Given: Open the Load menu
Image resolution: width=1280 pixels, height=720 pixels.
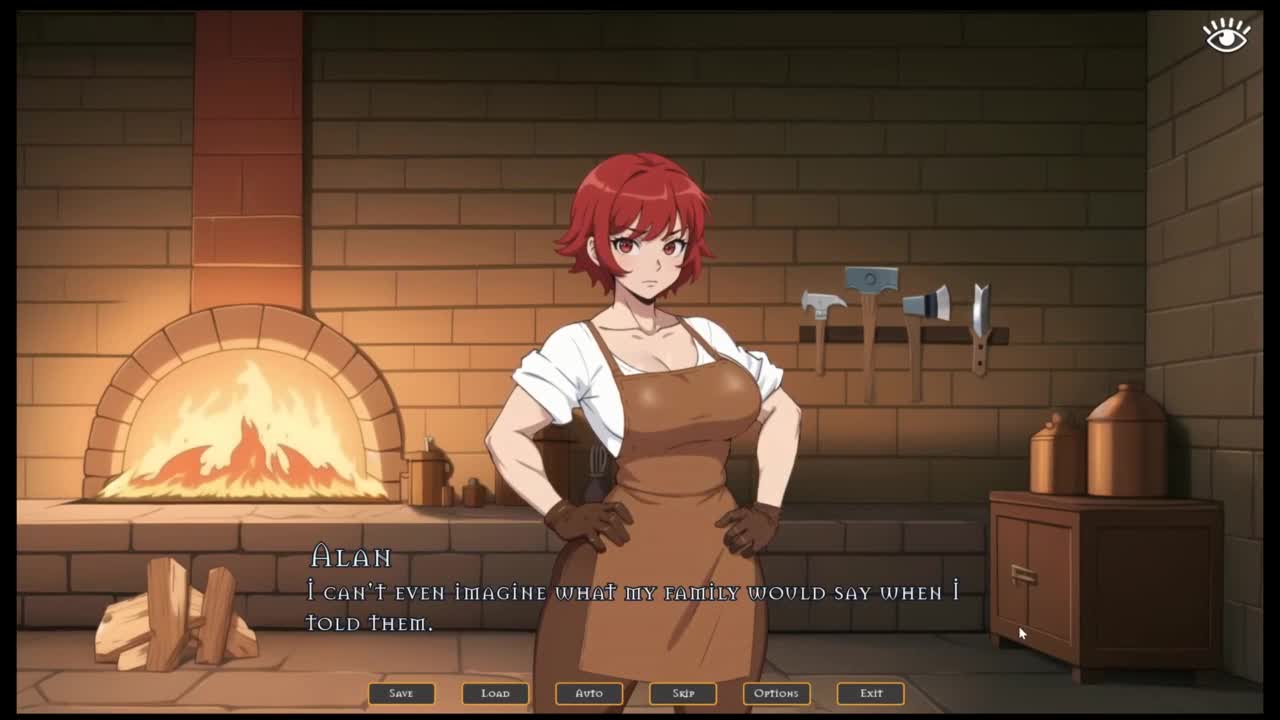Looking at the screenshot, I should click(x=495, y=693).
